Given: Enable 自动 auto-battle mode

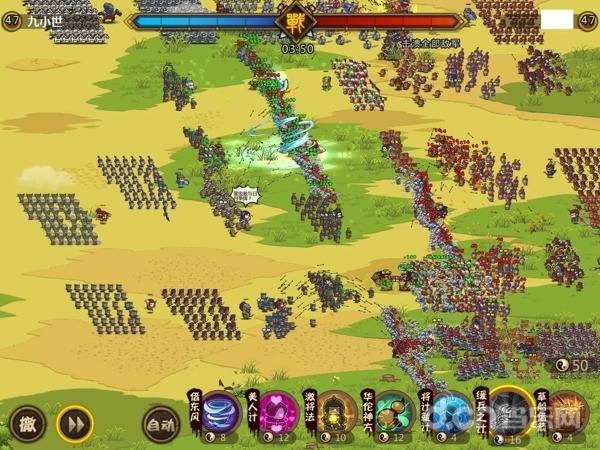Looking at the screenshot, I should point(160,423).
